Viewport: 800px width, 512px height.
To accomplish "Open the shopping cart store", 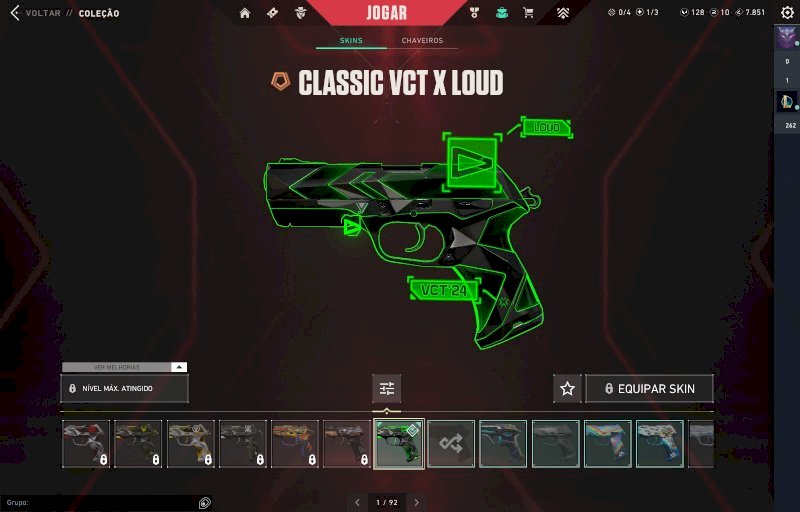I will point(529,13).
